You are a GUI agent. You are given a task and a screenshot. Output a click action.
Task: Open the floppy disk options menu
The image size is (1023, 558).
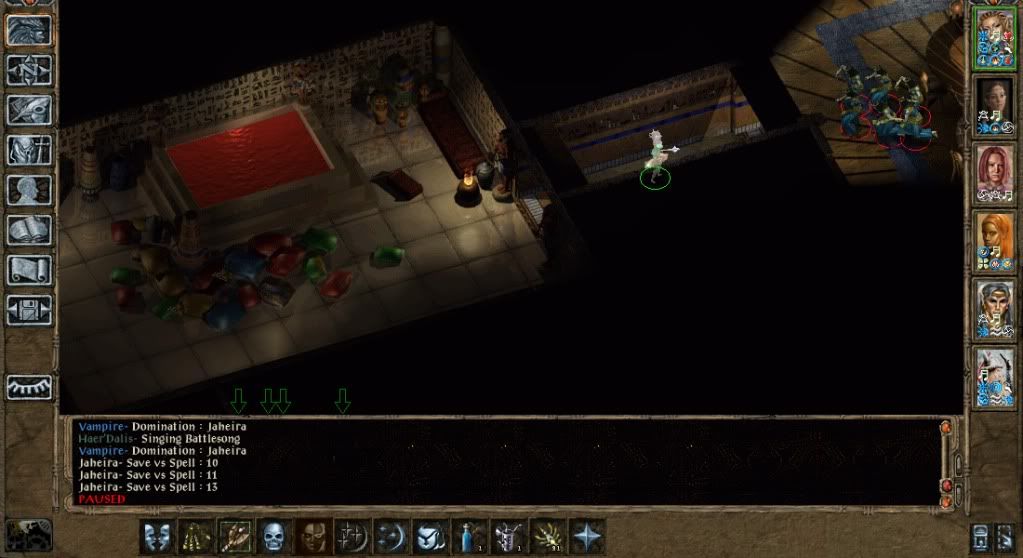pos(30,308)
